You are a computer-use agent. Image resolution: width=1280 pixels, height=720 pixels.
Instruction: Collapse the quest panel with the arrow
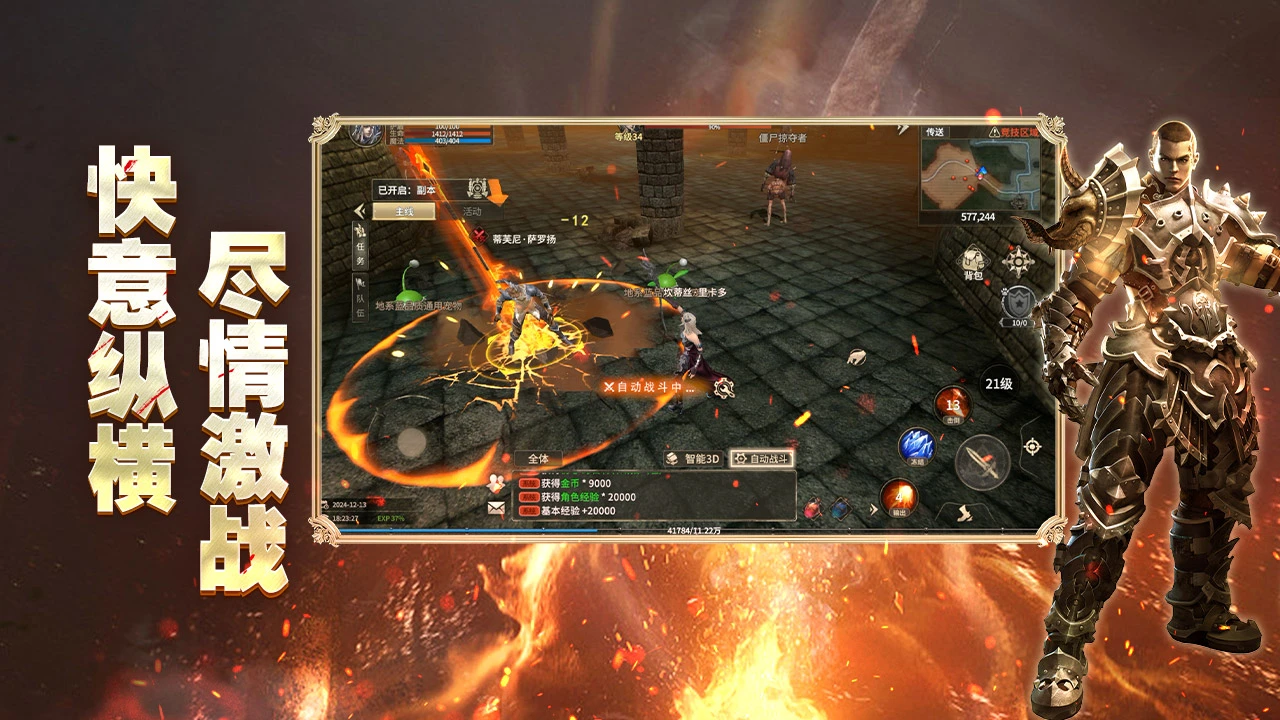[359, 211]
